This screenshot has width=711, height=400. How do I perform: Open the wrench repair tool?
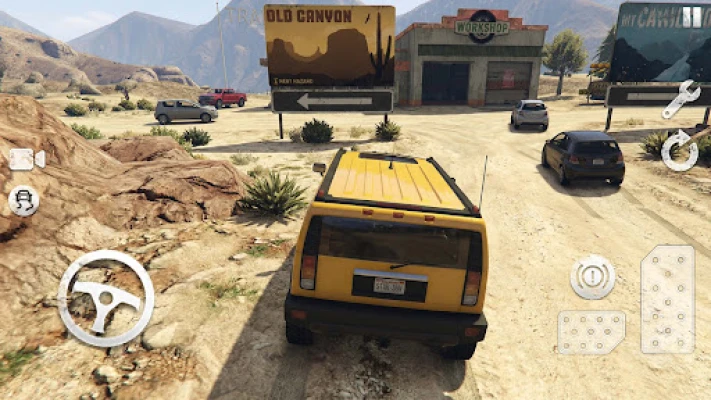coord(680,99)
